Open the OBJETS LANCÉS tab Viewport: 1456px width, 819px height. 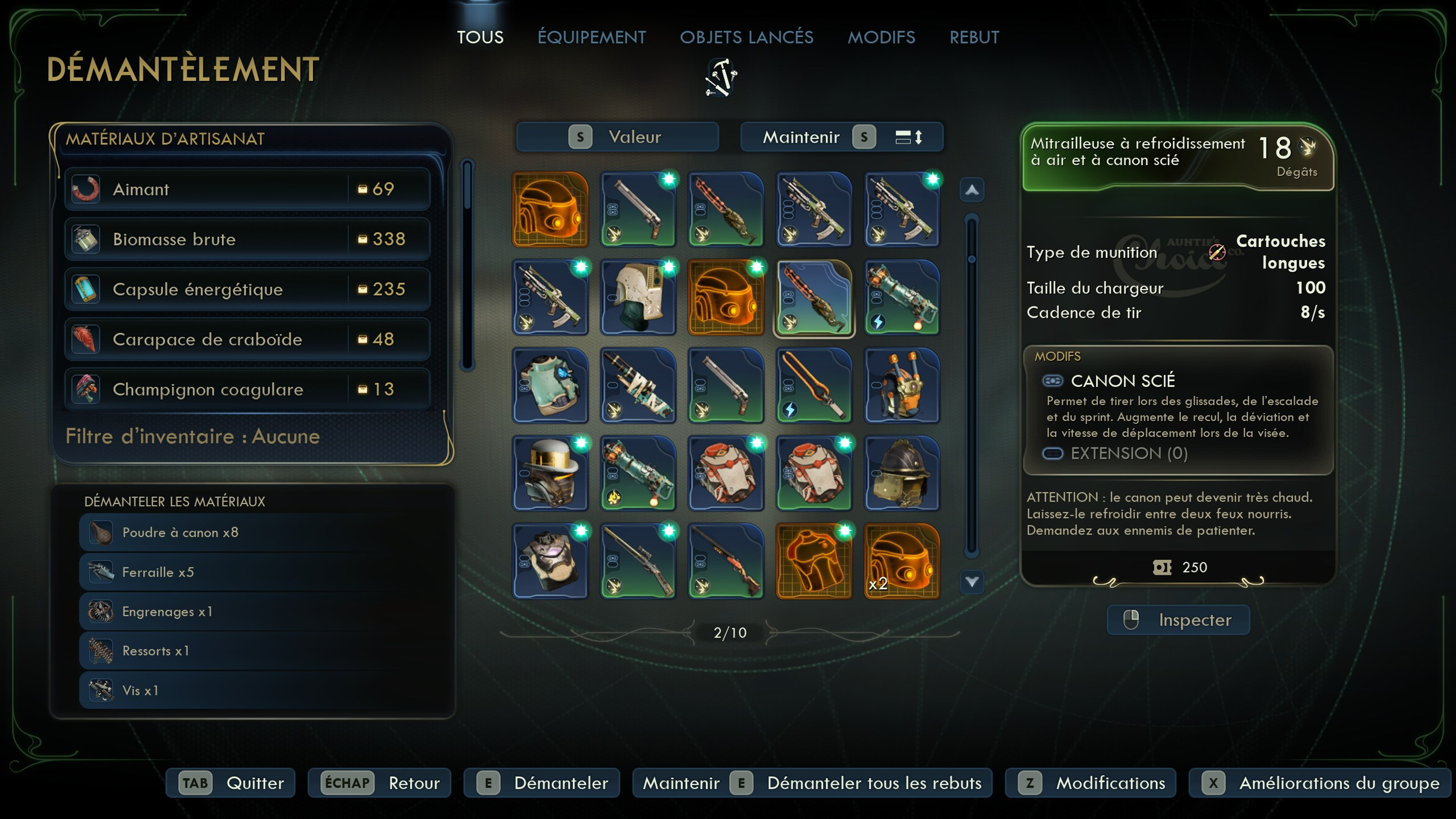pyautogui.click(x=746, y=37)
